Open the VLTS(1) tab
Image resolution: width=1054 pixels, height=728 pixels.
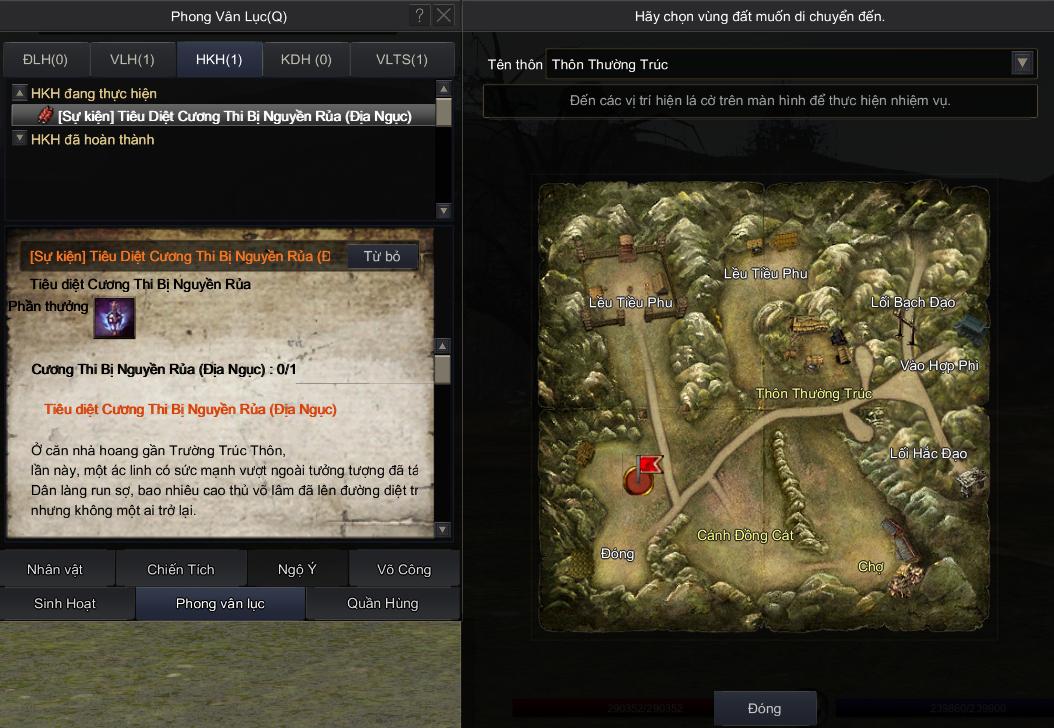[402, 60]
